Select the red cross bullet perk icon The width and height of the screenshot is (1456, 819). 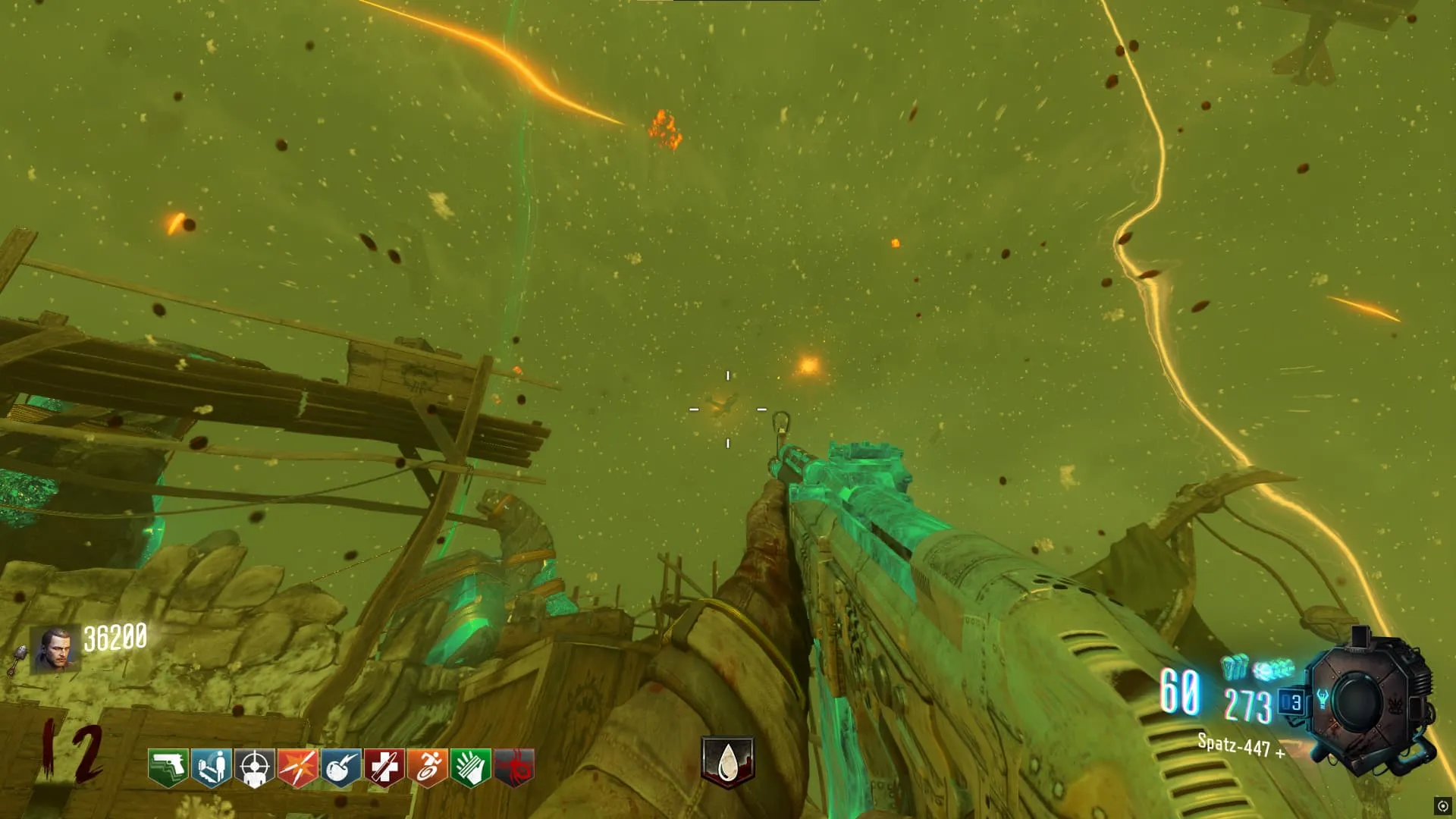[x=384, y=767]
